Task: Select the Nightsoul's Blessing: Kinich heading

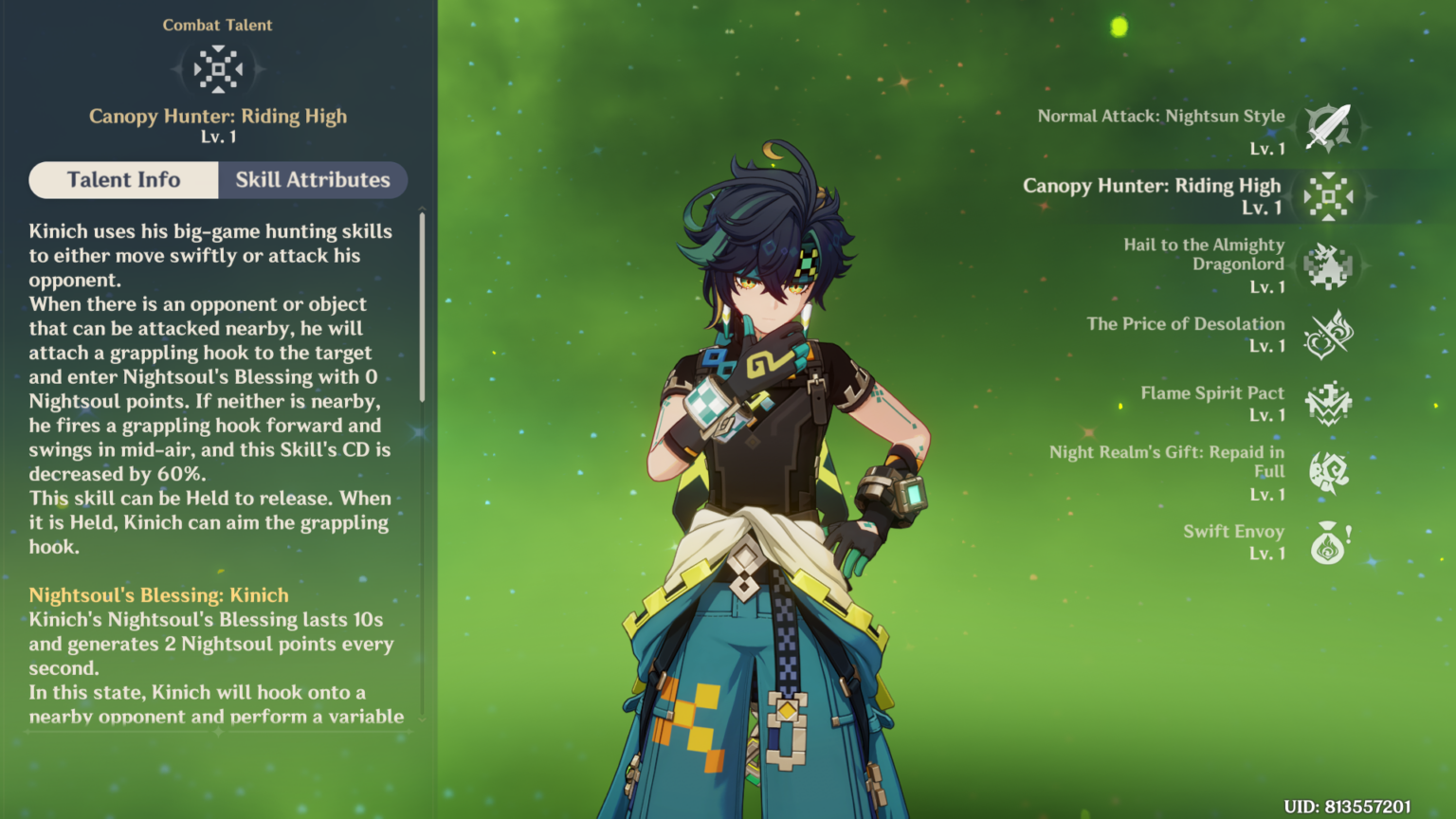Action: (158, 594)
